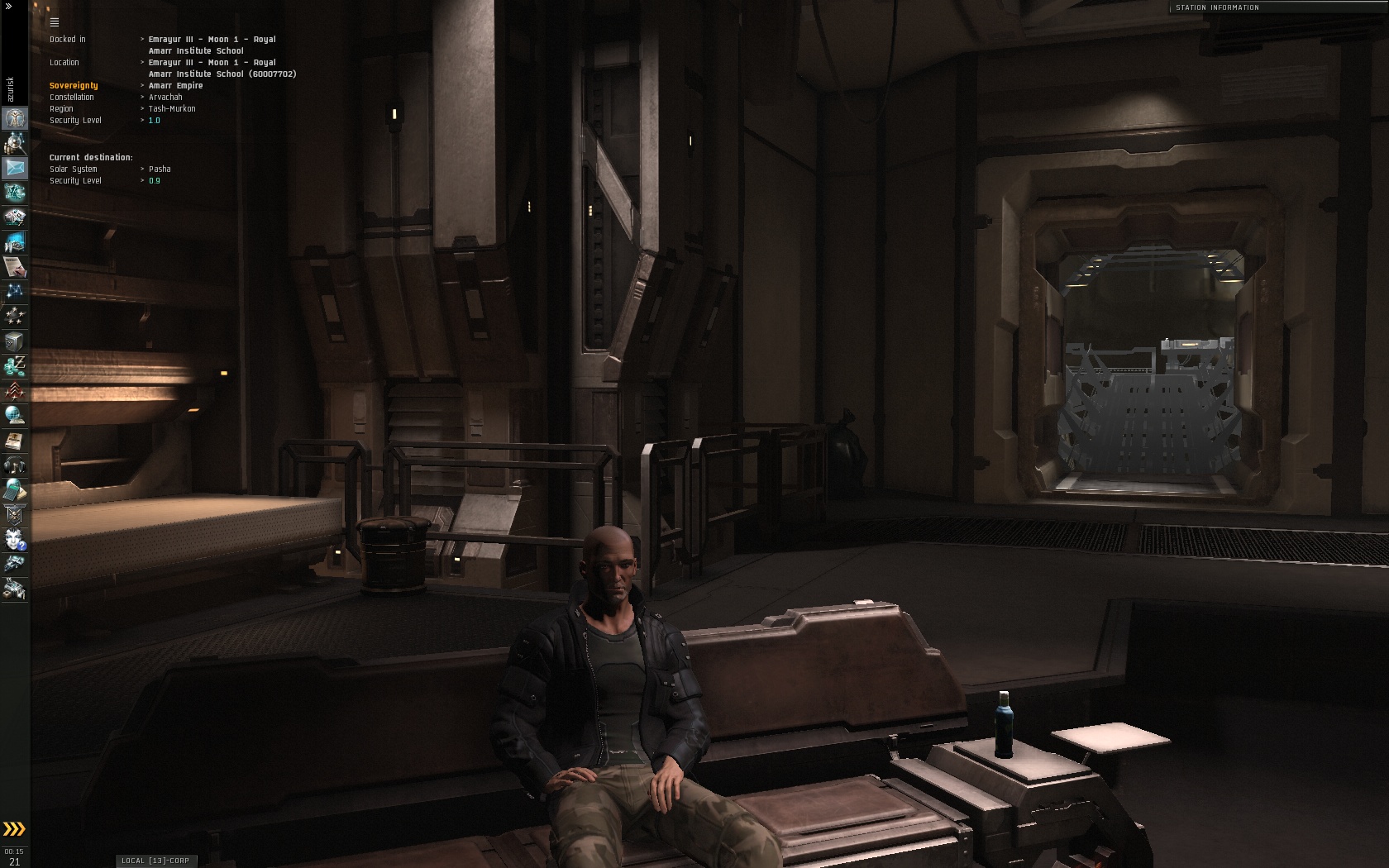The image size is (1389, 868).
Task: Open the Station Information panel
Action: coord(1217,7)
